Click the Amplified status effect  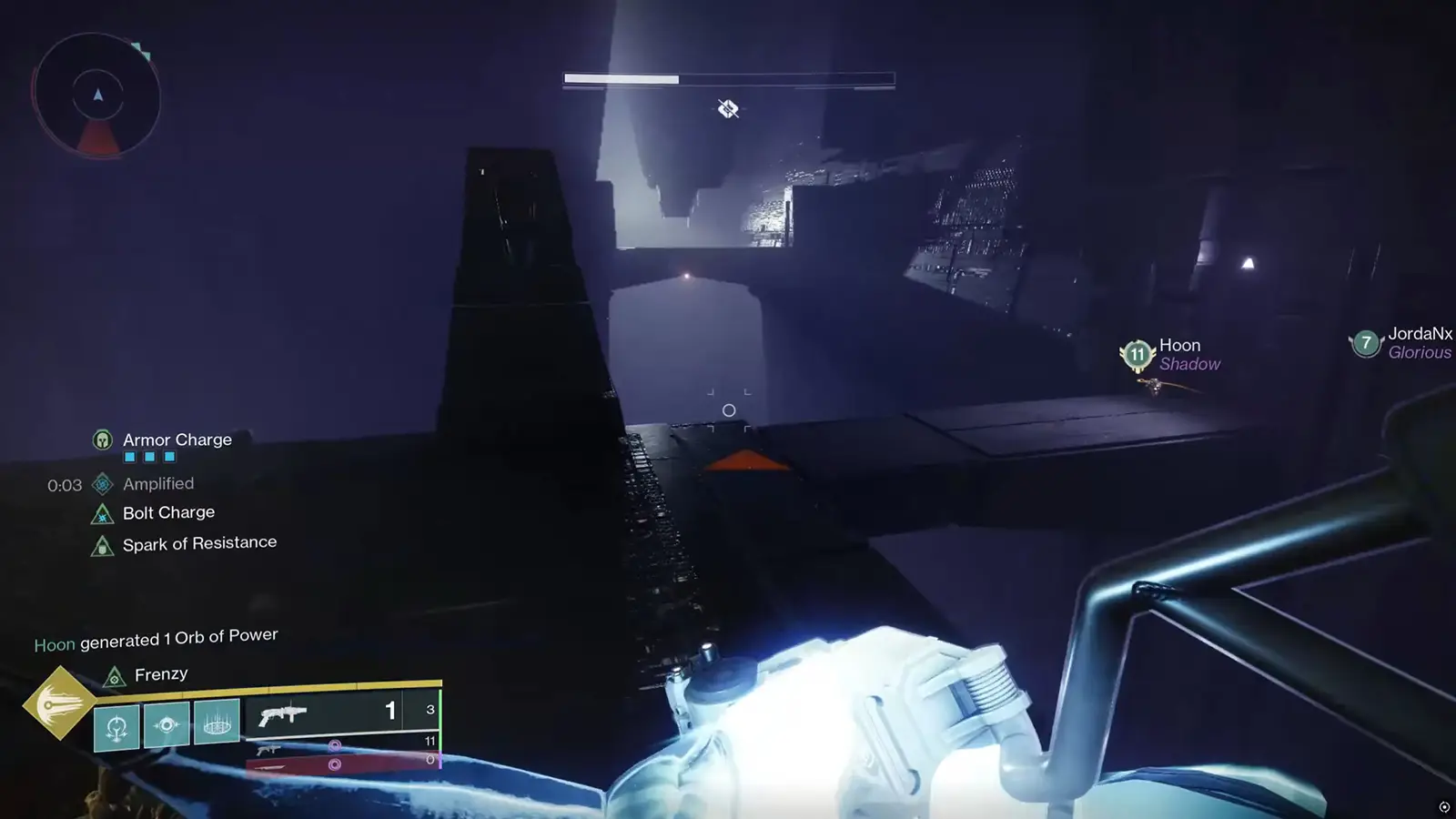157,484
